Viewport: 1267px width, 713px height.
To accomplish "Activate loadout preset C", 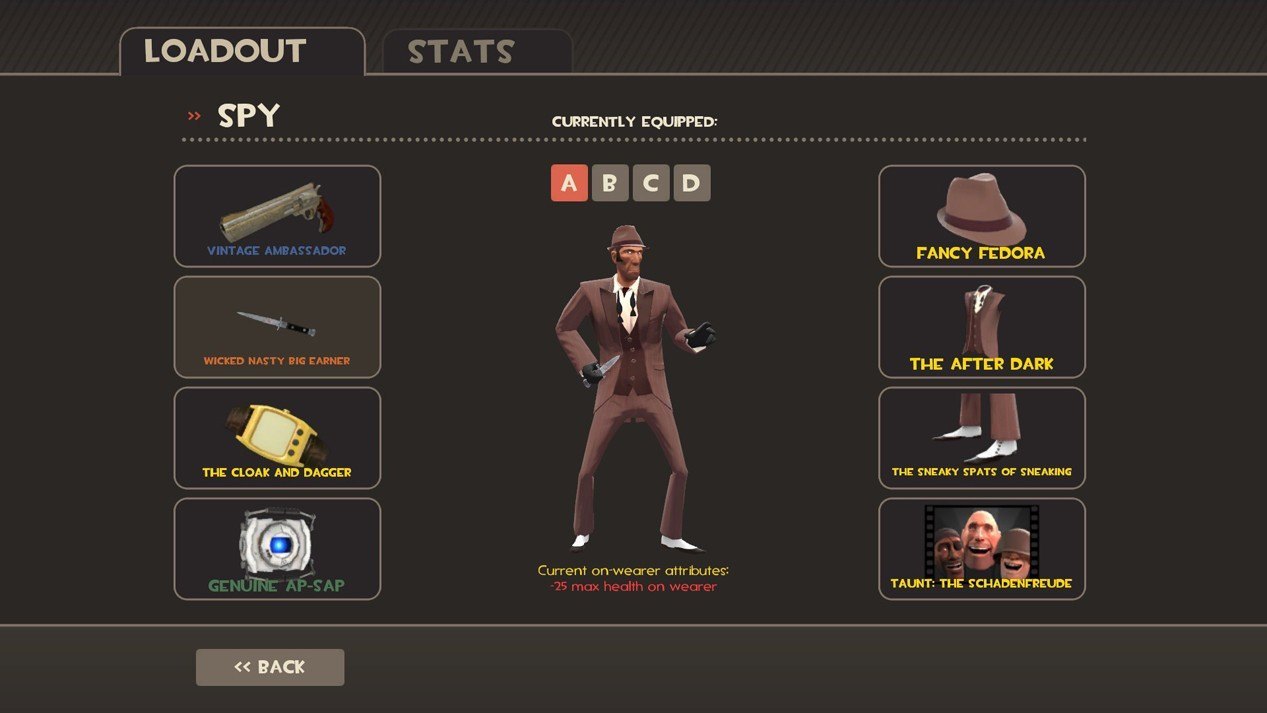I will [x=651, y=183].
